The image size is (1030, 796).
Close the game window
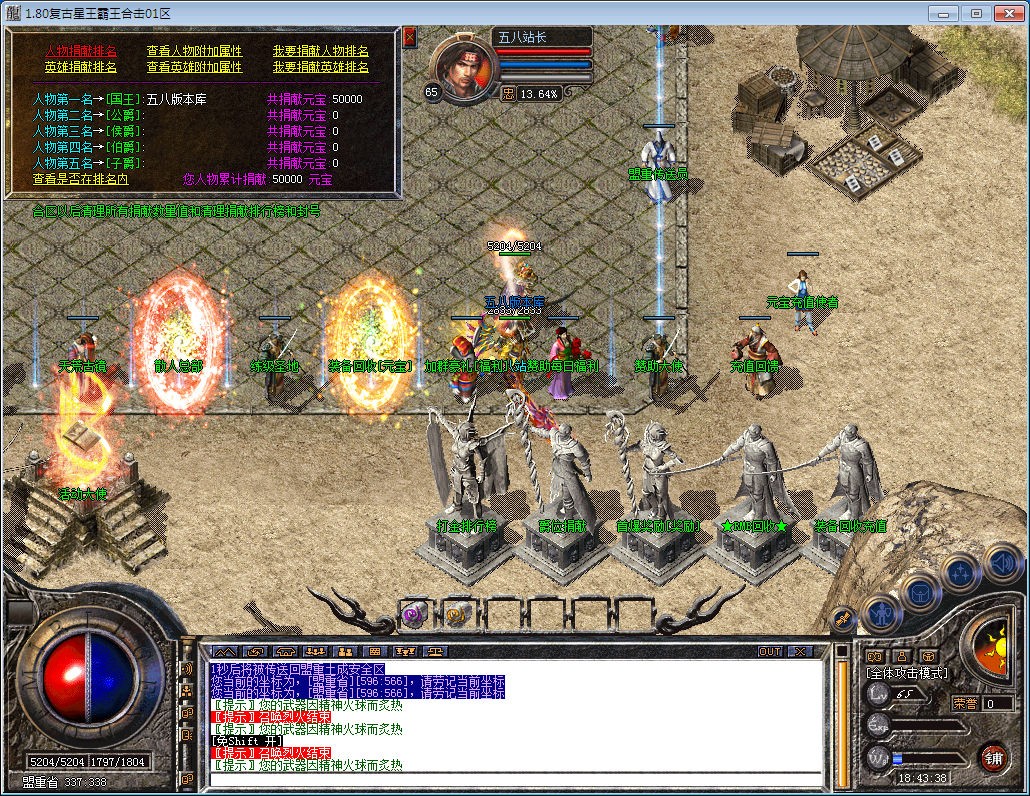tap(1007, 14)
